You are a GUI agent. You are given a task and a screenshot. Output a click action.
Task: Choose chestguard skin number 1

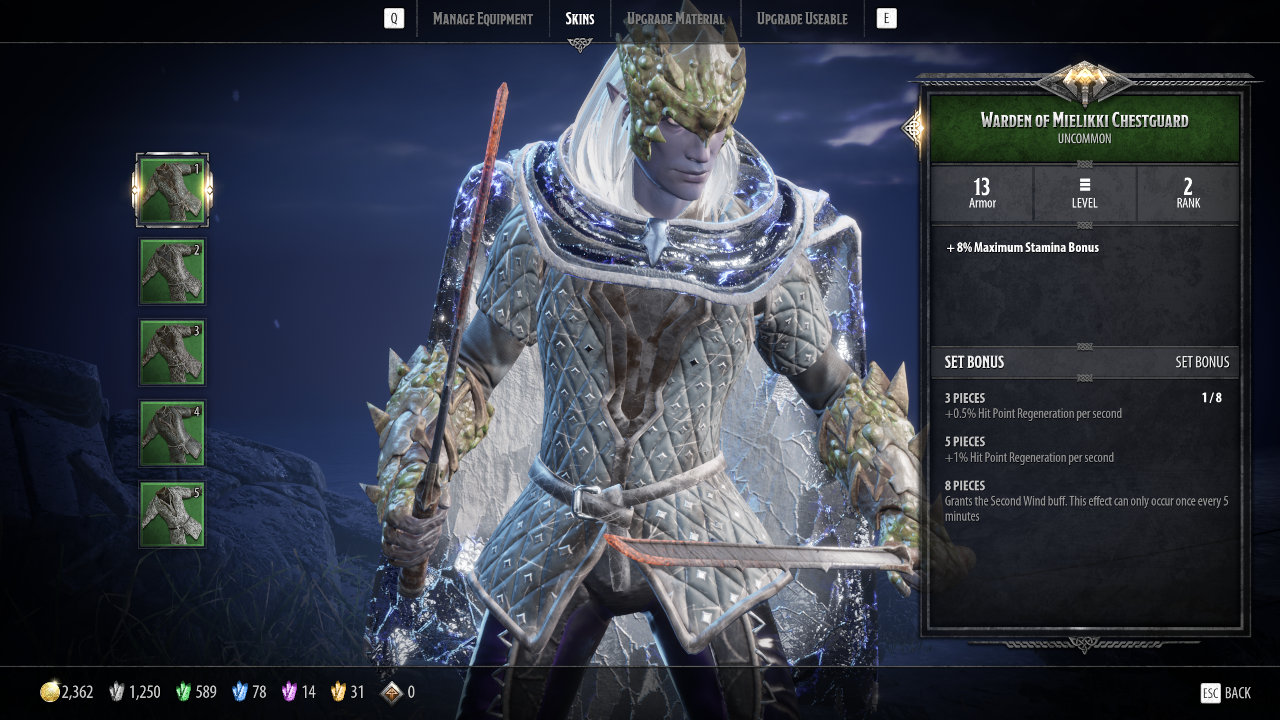(172, 190)
